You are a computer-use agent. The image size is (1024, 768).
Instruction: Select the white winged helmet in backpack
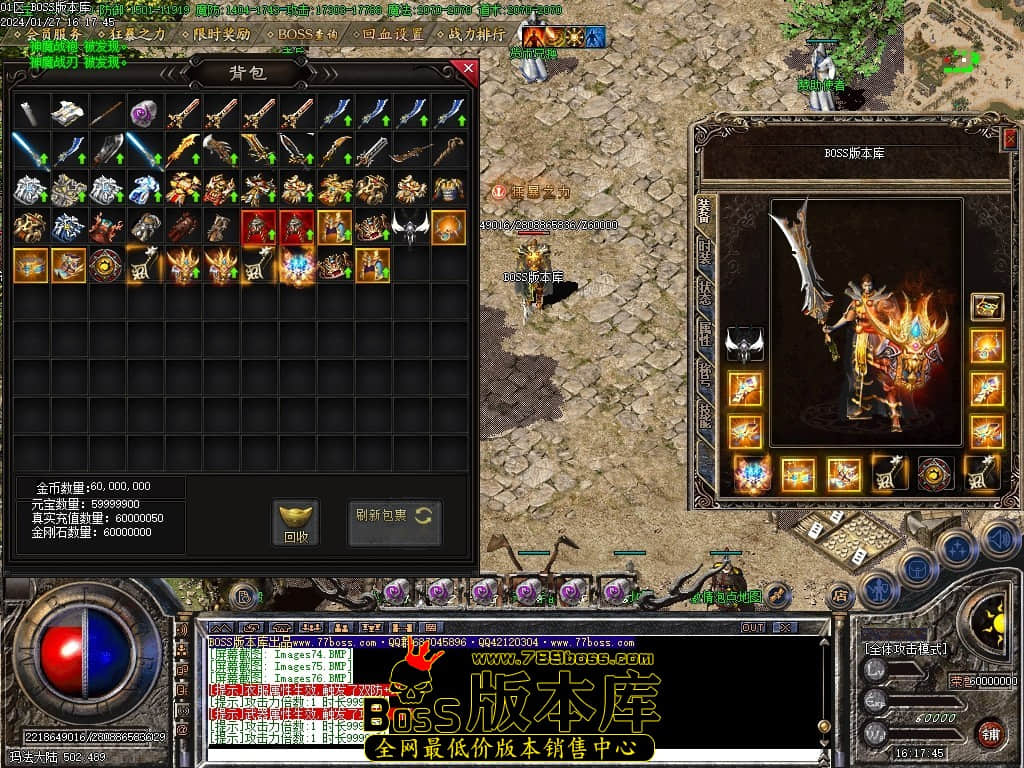click(409, 227)
